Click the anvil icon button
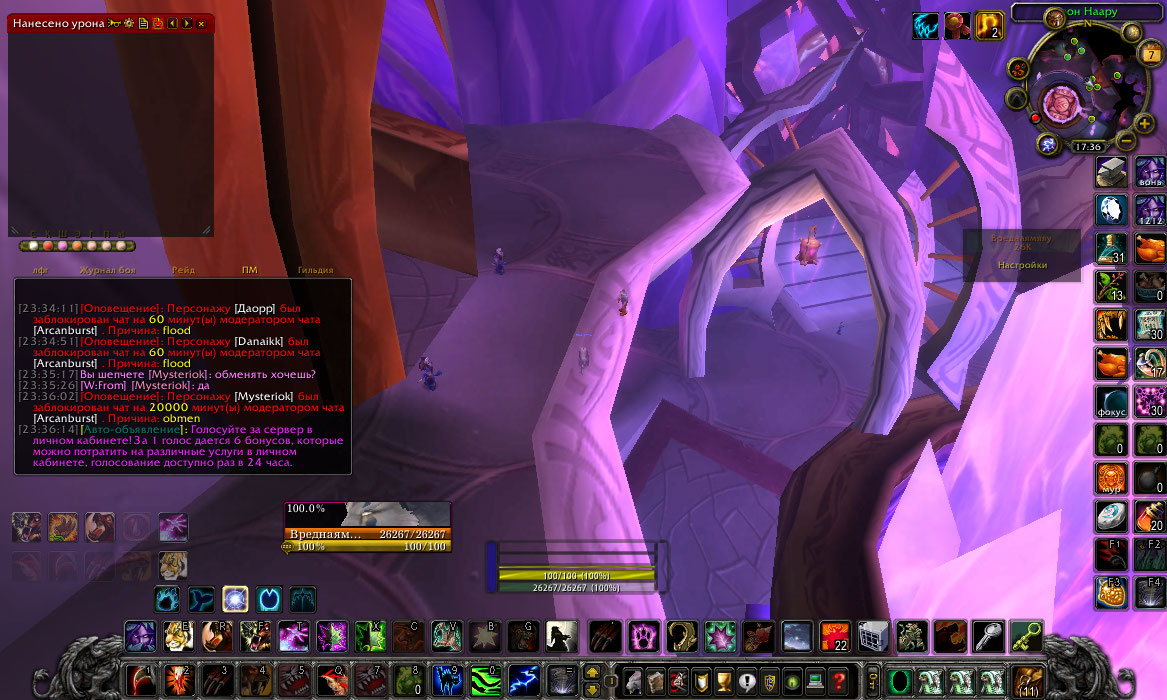This screenshot has width=1167, height=700. pyautogui.click(x=1112, y=171)
